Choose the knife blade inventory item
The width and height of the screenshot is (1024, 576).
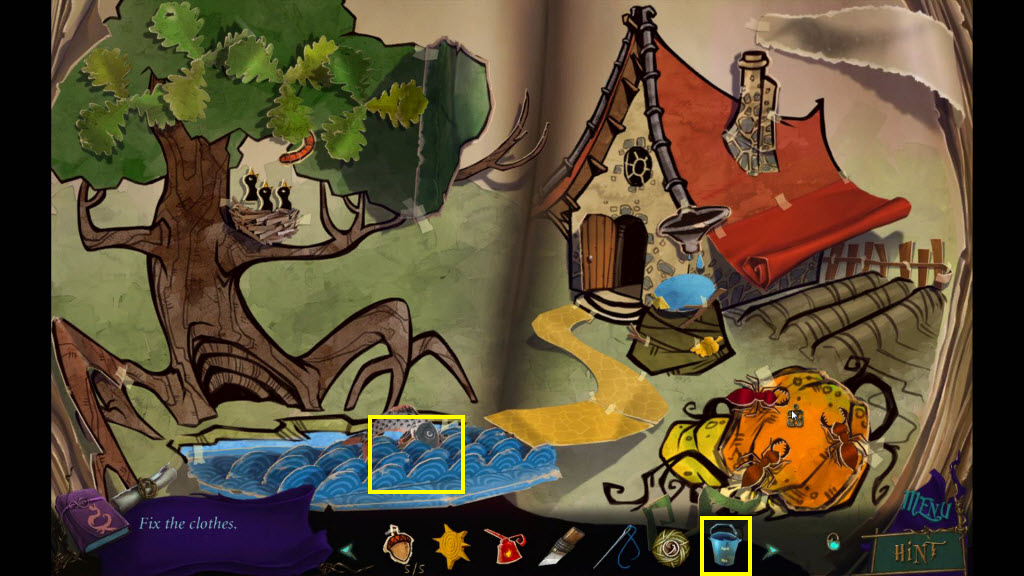pyautogui.click(x=557, y=547)
